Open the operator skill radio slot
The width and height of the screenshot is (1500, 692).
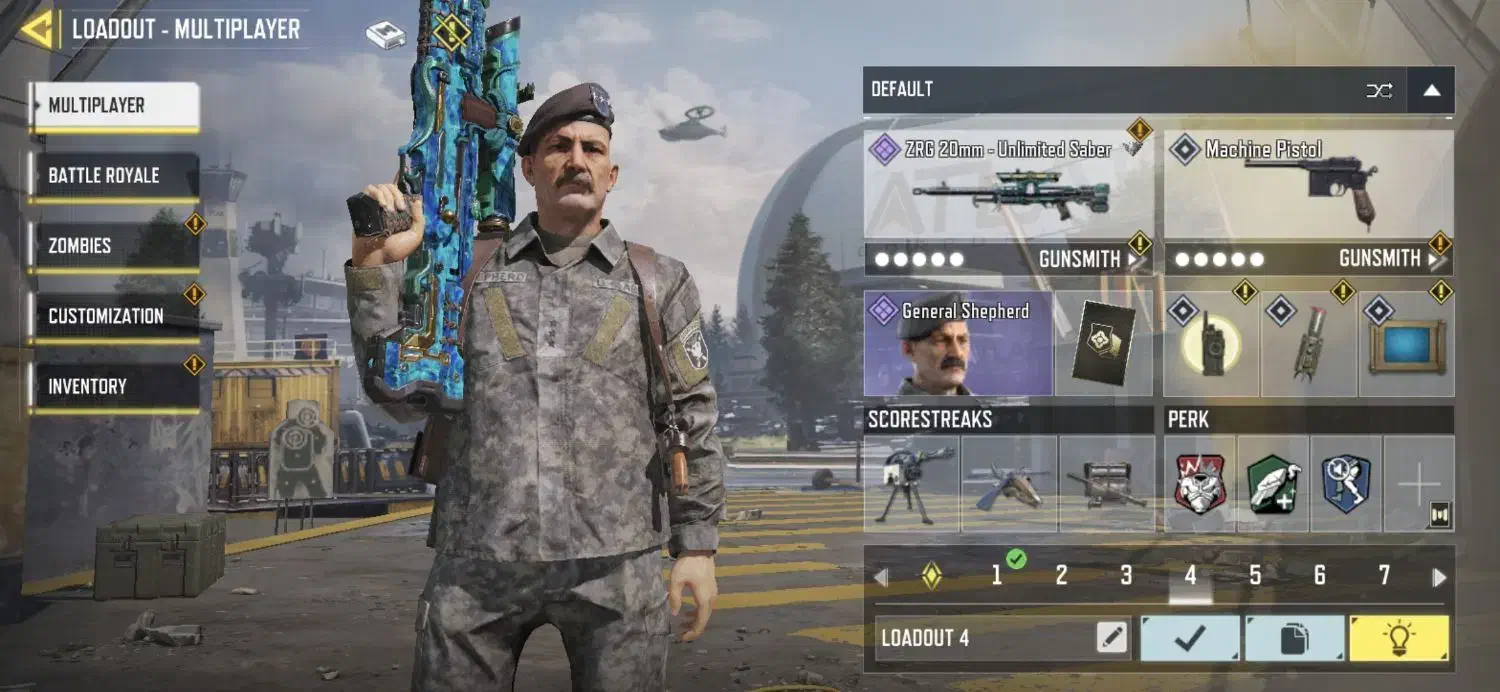click(1211, 345)
